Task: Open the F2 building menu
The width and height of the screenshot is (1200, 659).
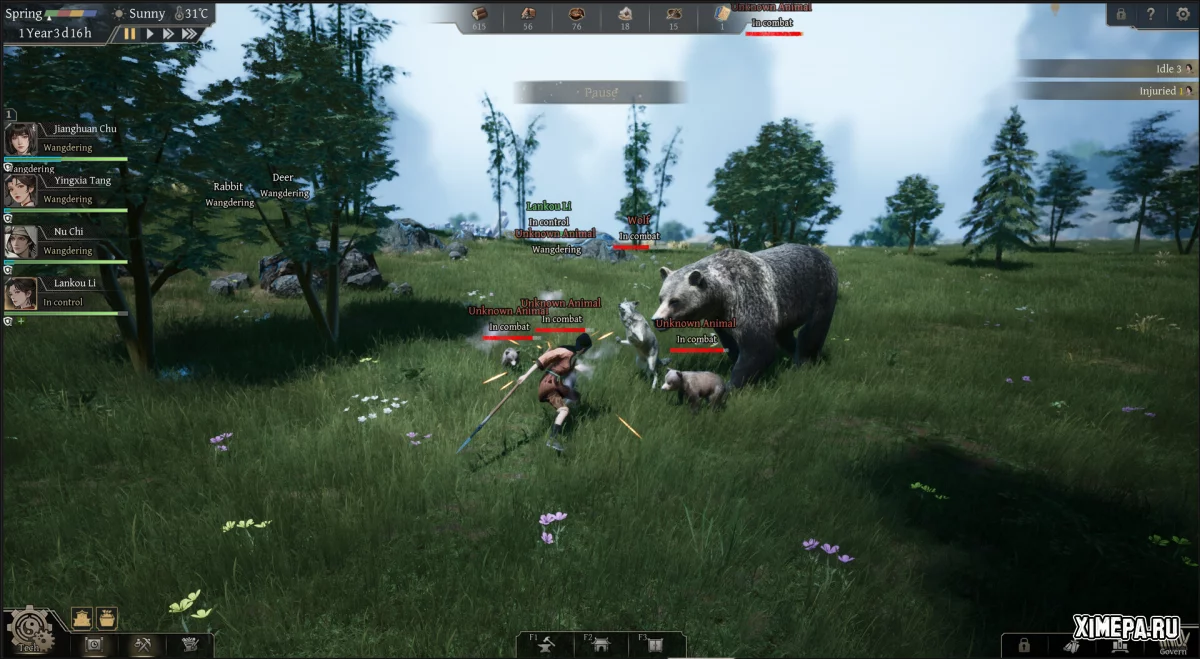Action: click(x=602, y=646)
